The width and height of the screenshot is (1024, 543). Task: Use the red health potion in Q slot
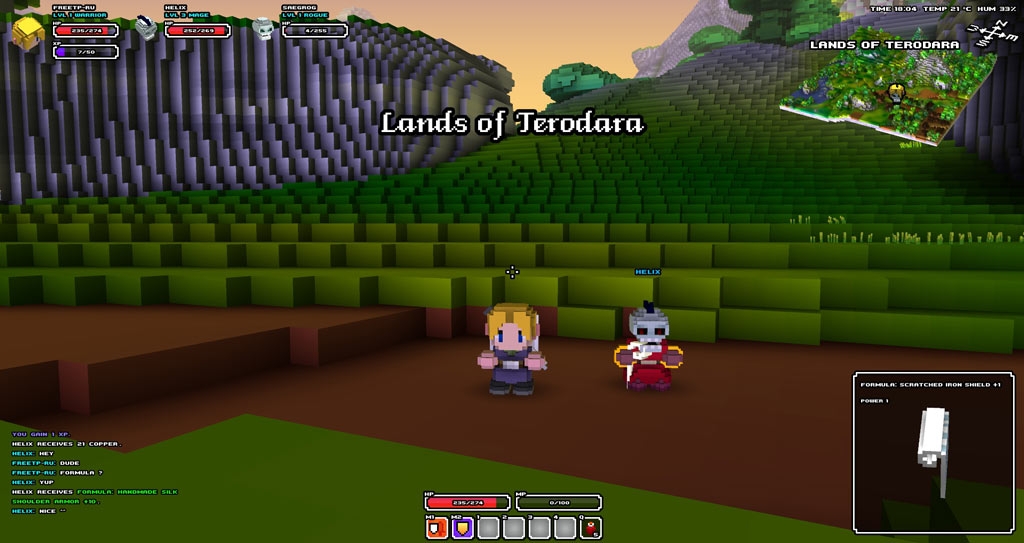click(591, 528)
